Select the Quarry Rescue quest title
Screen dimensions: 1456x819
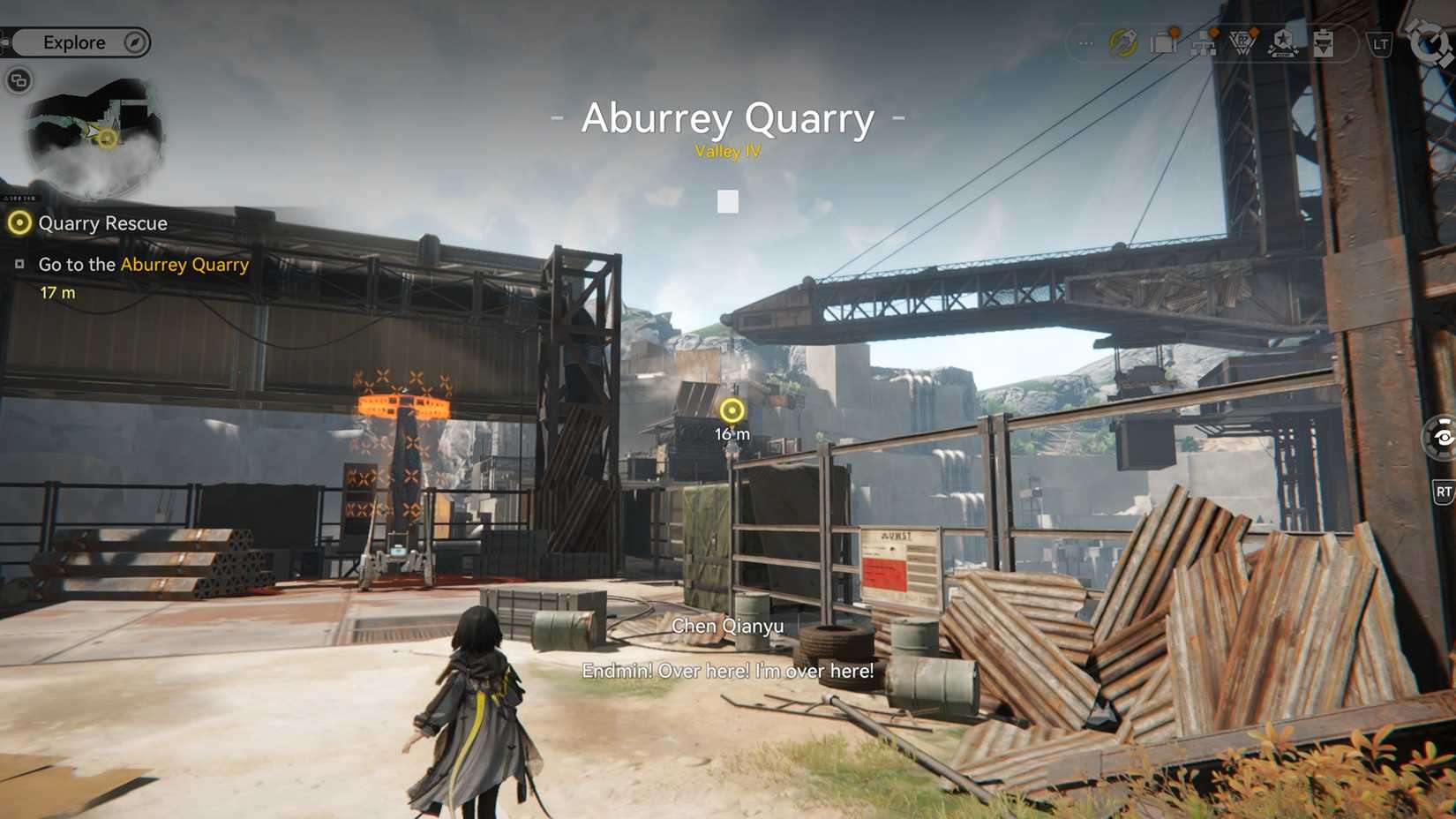click(103, 223)
